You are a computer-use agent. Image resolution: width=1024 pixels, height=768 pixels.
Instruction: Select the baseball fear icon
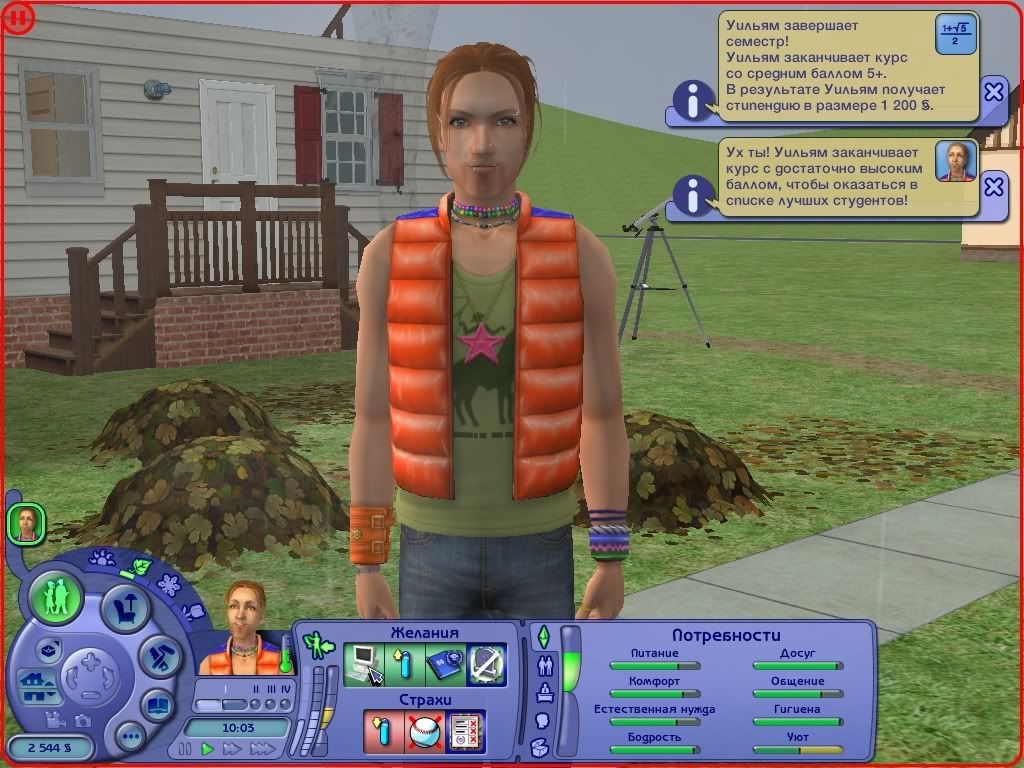(x=424, y=732)
